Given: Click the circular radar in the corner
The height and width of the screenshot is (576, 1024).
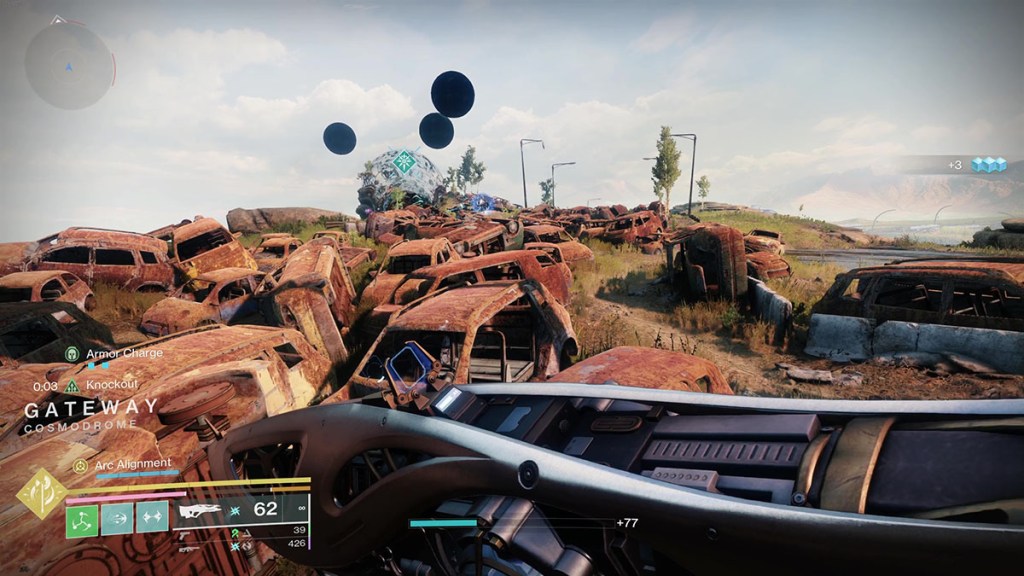Looking at the screenshot, I should point(69,65).
